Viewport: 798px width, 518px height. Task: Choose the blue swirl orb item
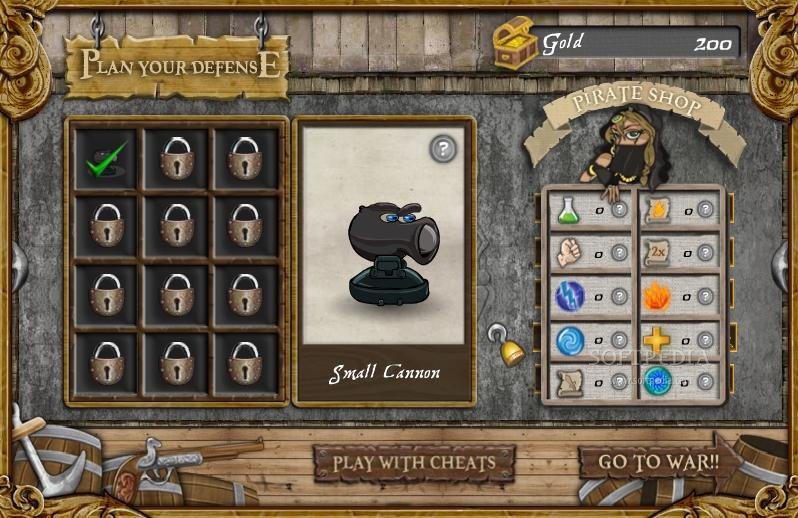coord(568,340)
